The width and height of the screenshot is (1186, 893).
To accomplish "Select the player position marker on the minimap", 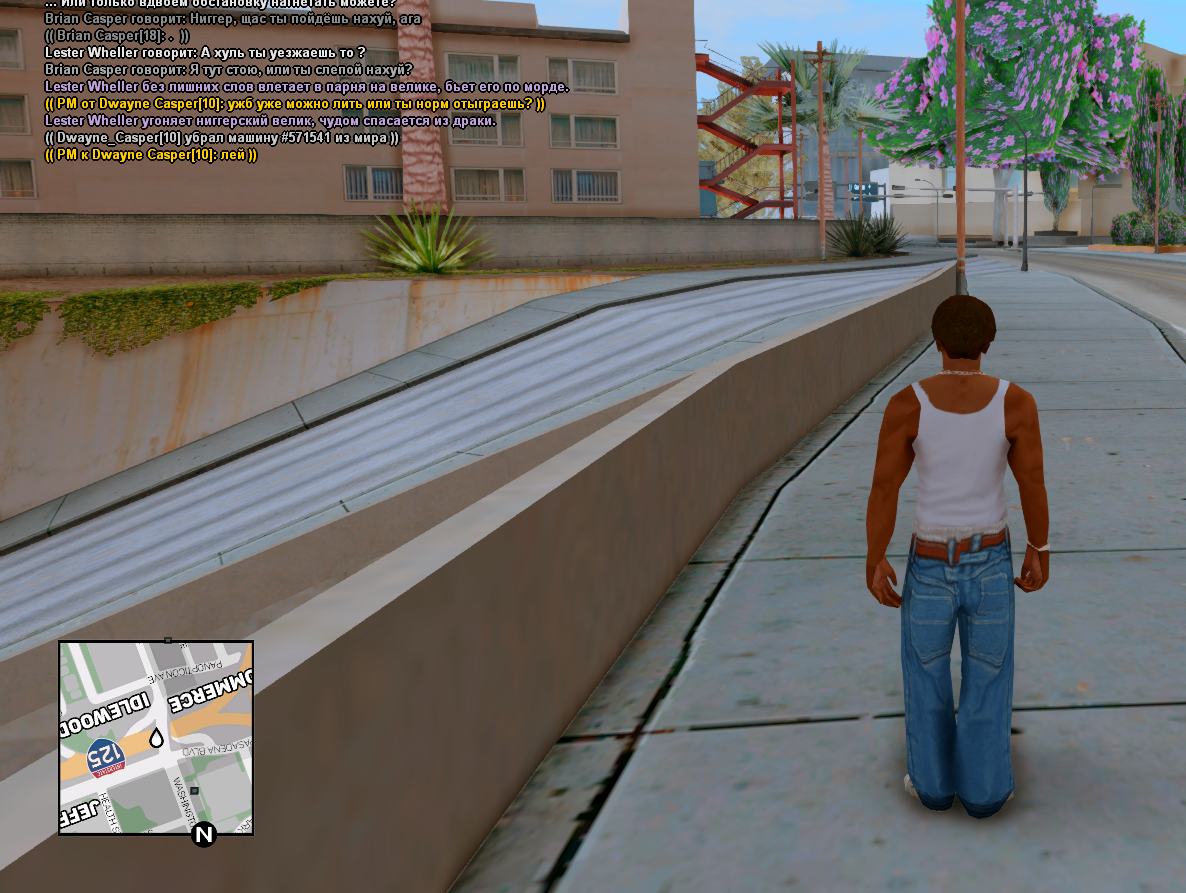I will pos(156,739).
